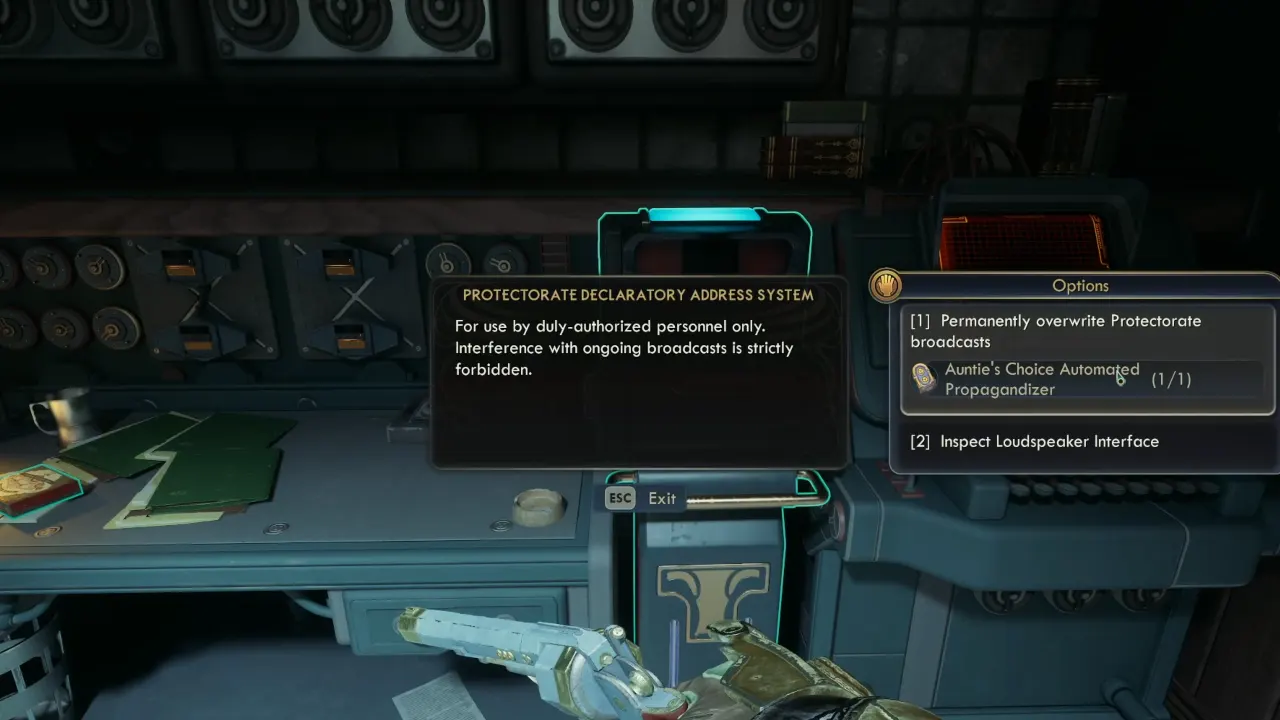1280x720 pixels.
Task: Click Exit to leave the address system
Action: coord(662,497)
